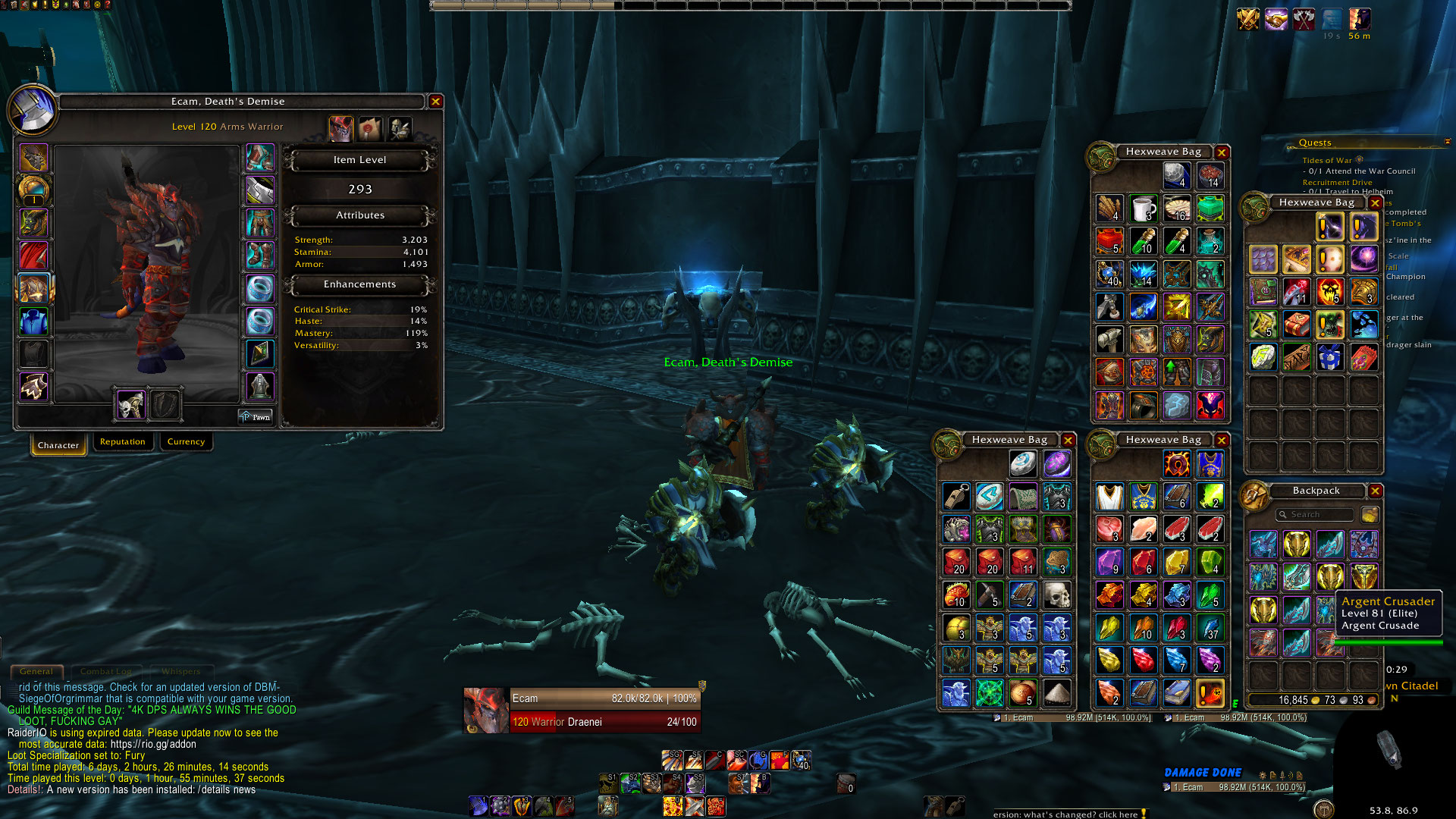Click the Ecam player unit frame
The image size is (1456, 819).
pyautogui.click(x=582, y=710)
